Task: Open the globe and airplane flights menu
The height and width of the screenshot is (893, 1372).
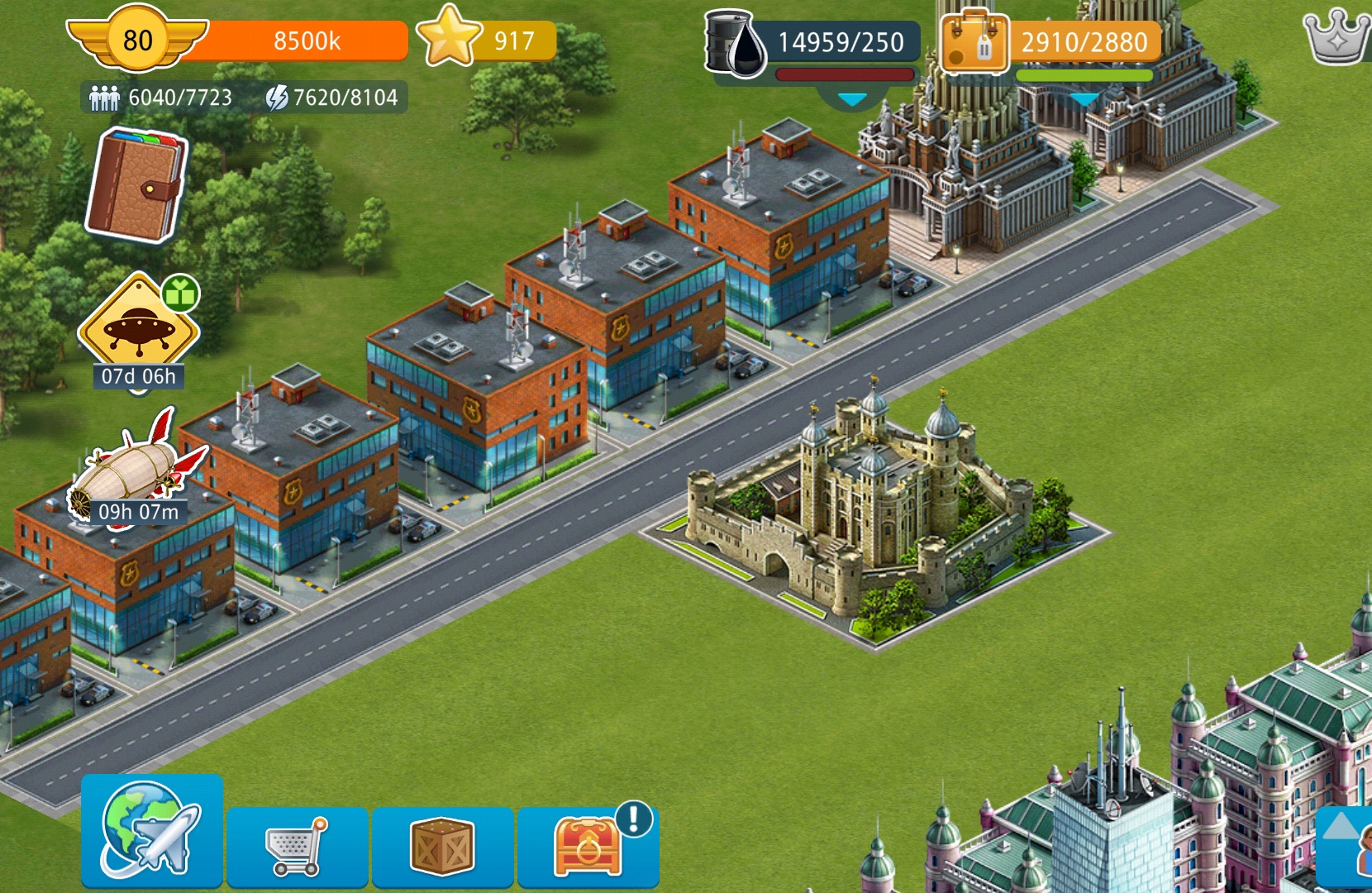Action: pos(151,830)
